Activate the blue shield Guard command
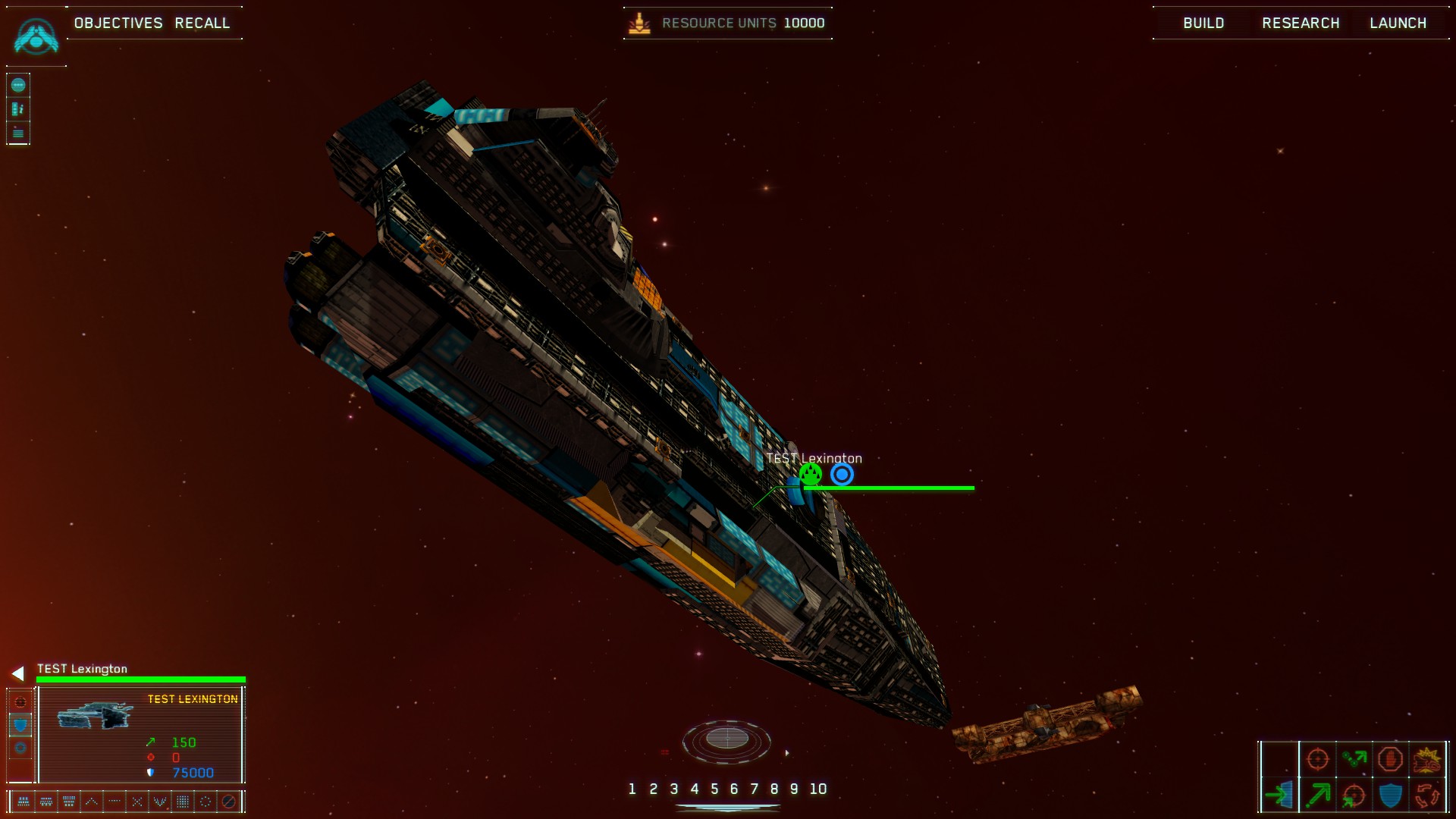The image size is (1456, 819). pos(1390,795)
